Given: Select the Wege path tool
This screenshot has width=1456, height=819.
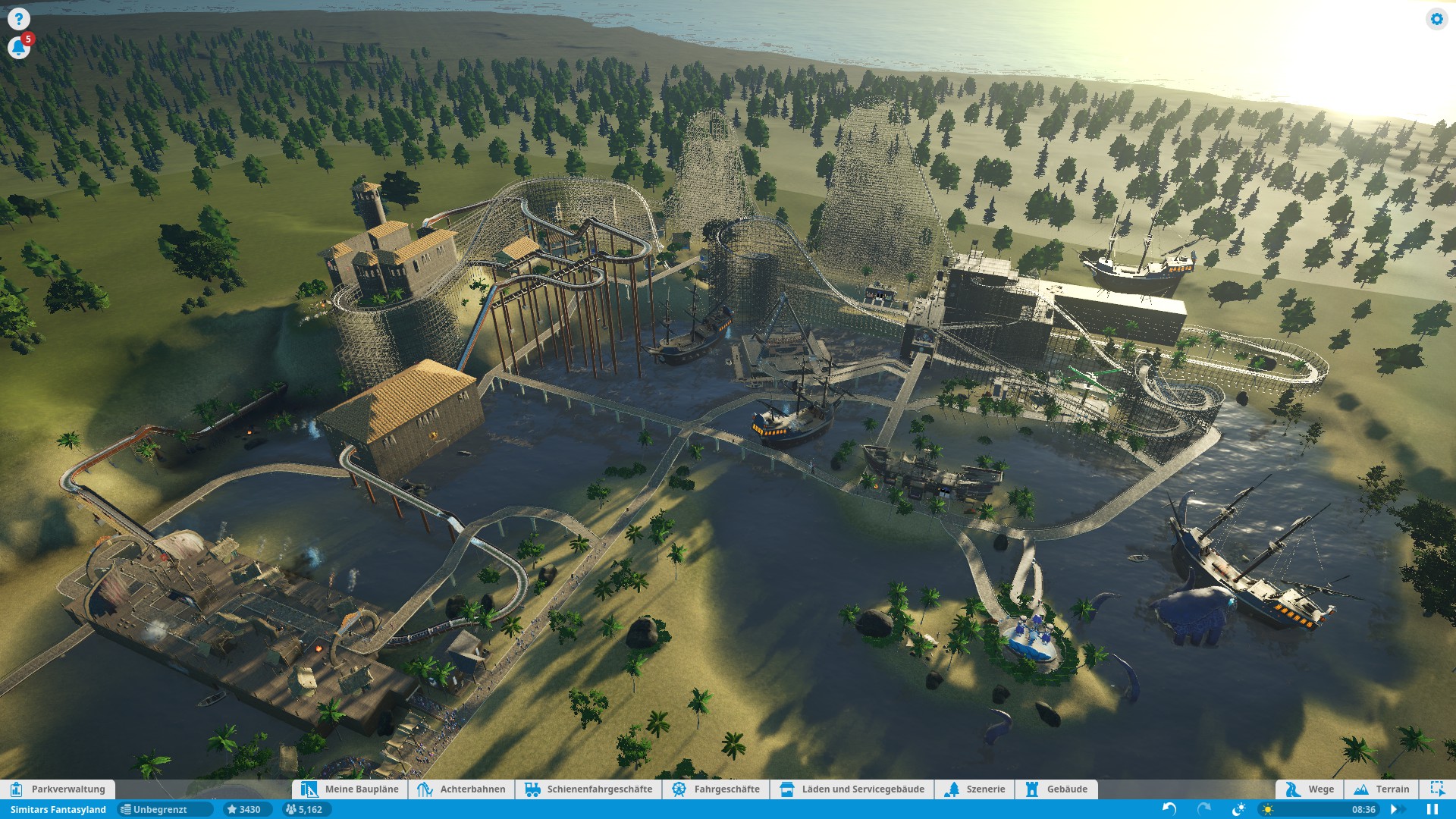Looking at the screenshot, I should 1310,789.
